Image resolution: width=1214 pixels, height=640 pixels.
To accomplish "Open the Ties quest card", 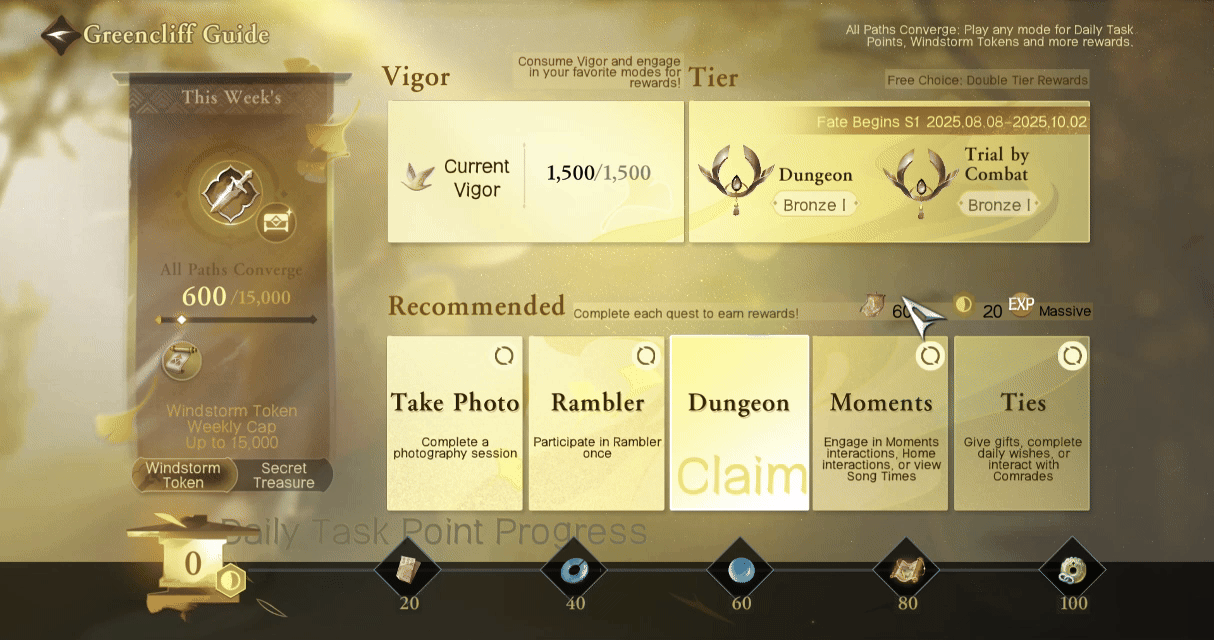I will [1022, 423].
